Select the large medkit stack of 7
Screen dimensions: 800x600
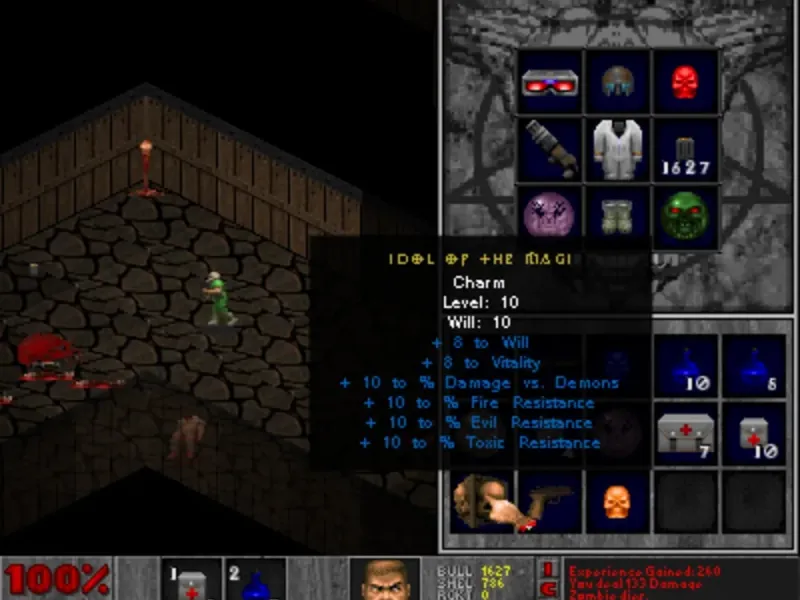(686, 434)
